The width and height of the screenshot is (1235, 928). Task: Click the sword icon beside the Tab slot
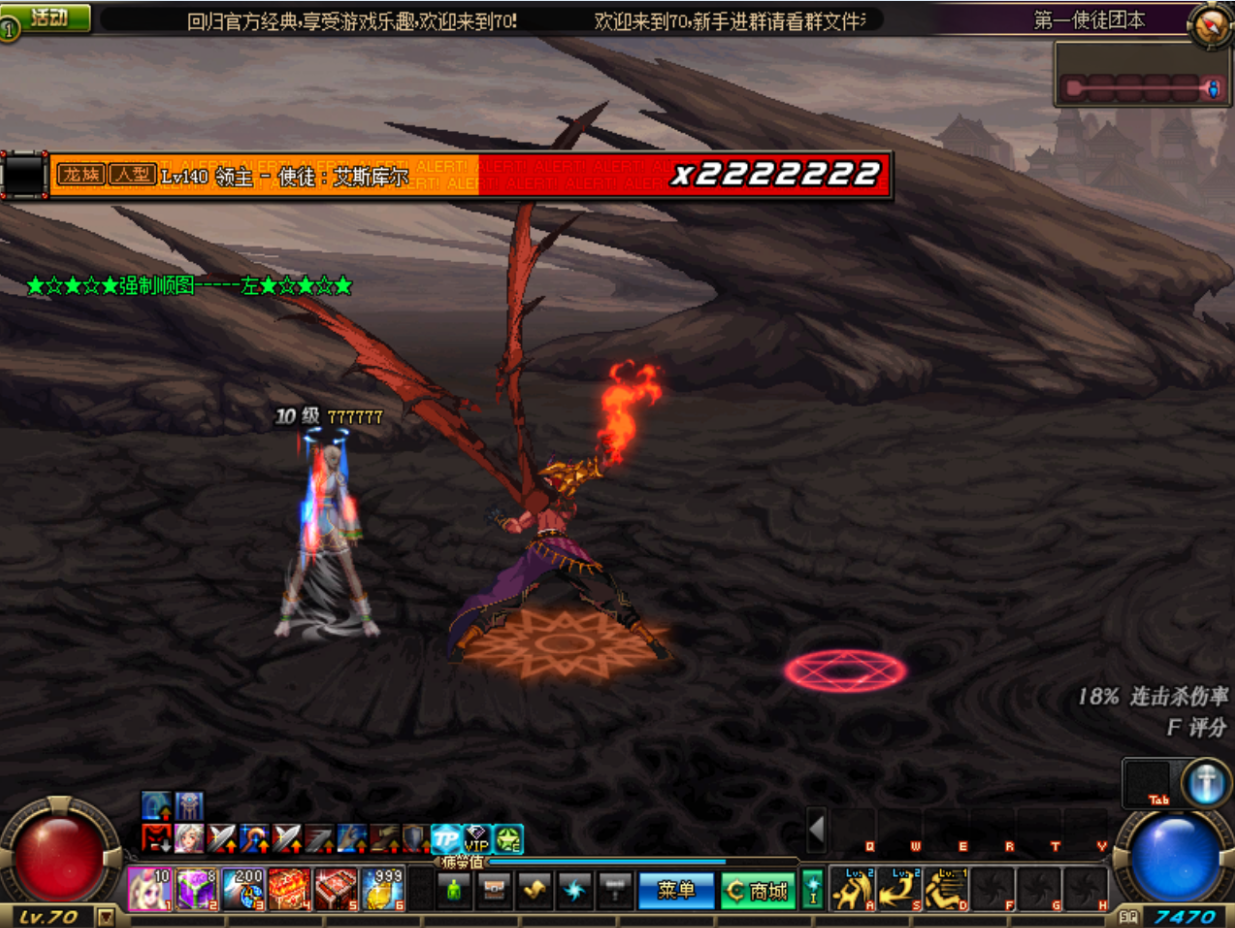coord(1206,783)
